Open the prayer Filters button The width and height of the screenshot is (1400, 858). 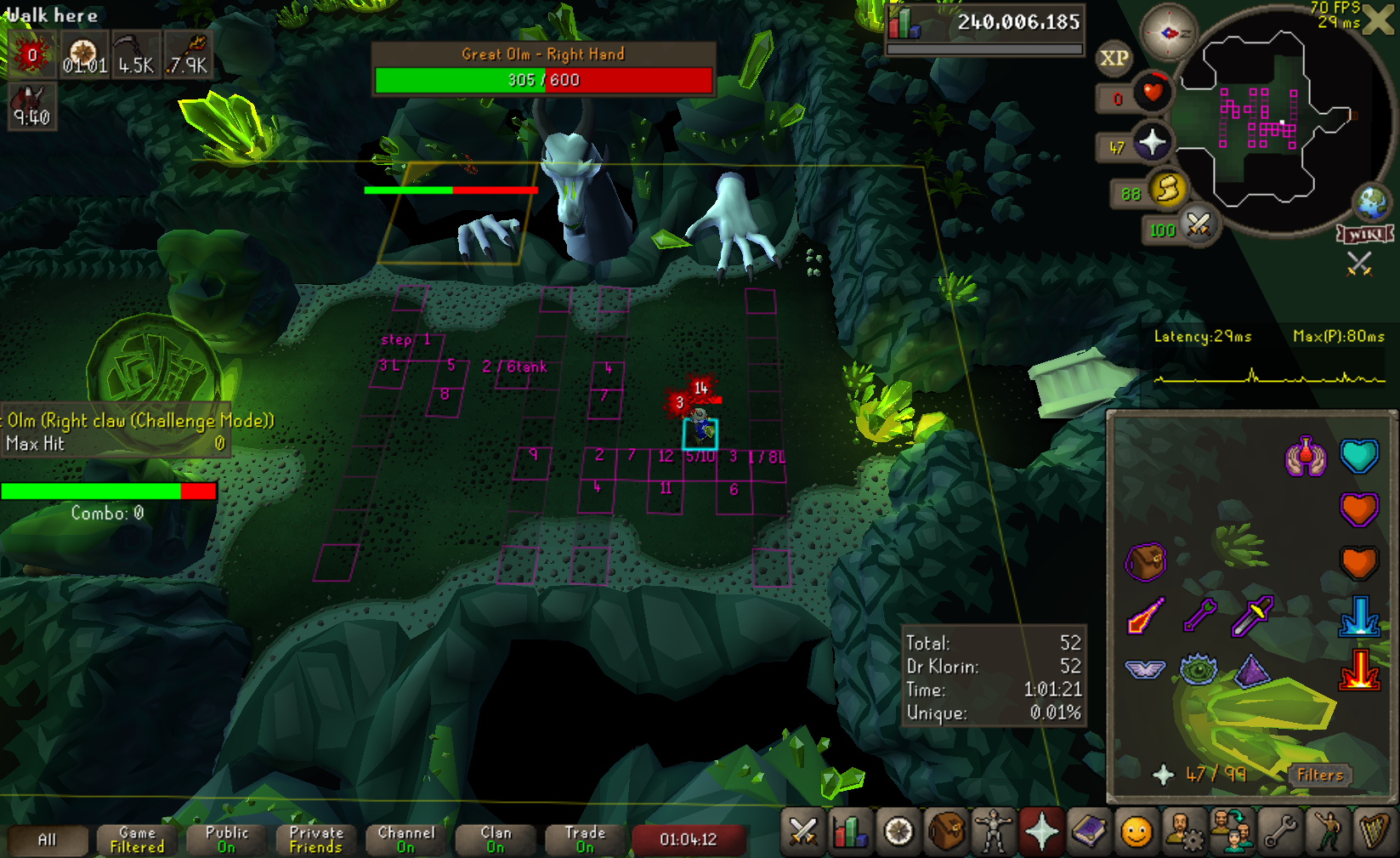point(1319,775)
